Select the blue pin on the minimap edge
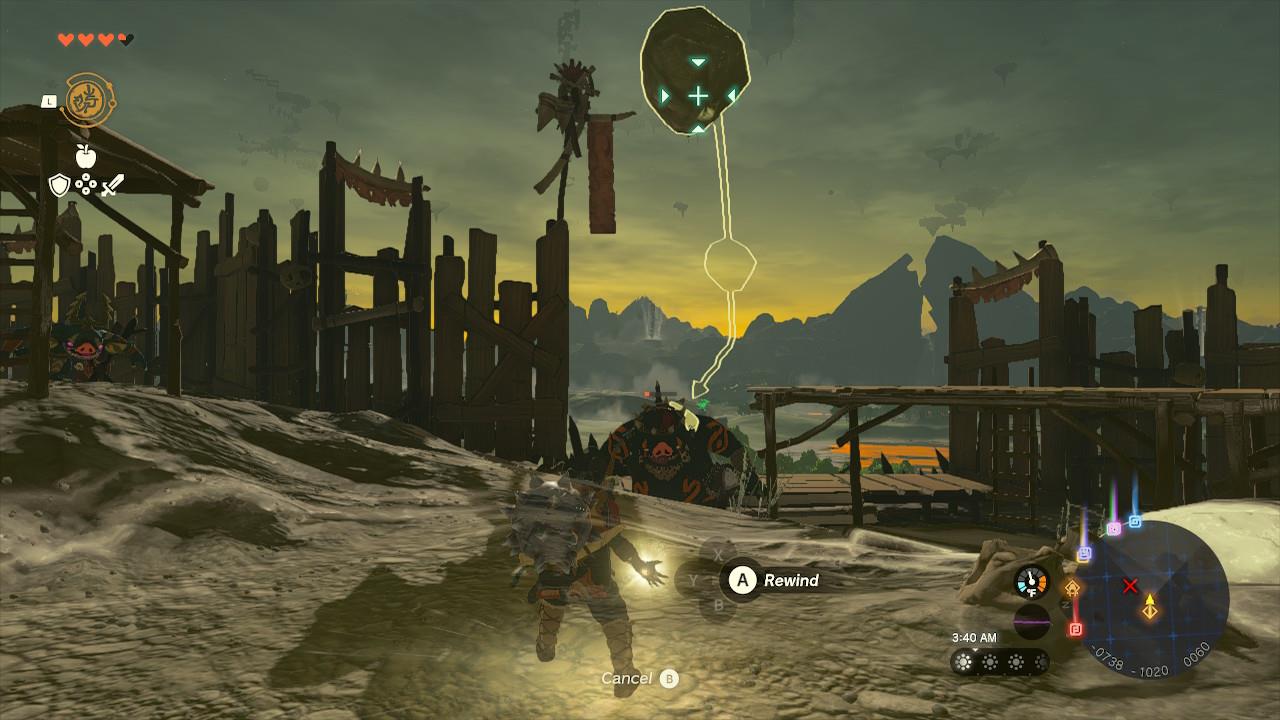Screen dimensions: 1280x720 point(1135,521)
